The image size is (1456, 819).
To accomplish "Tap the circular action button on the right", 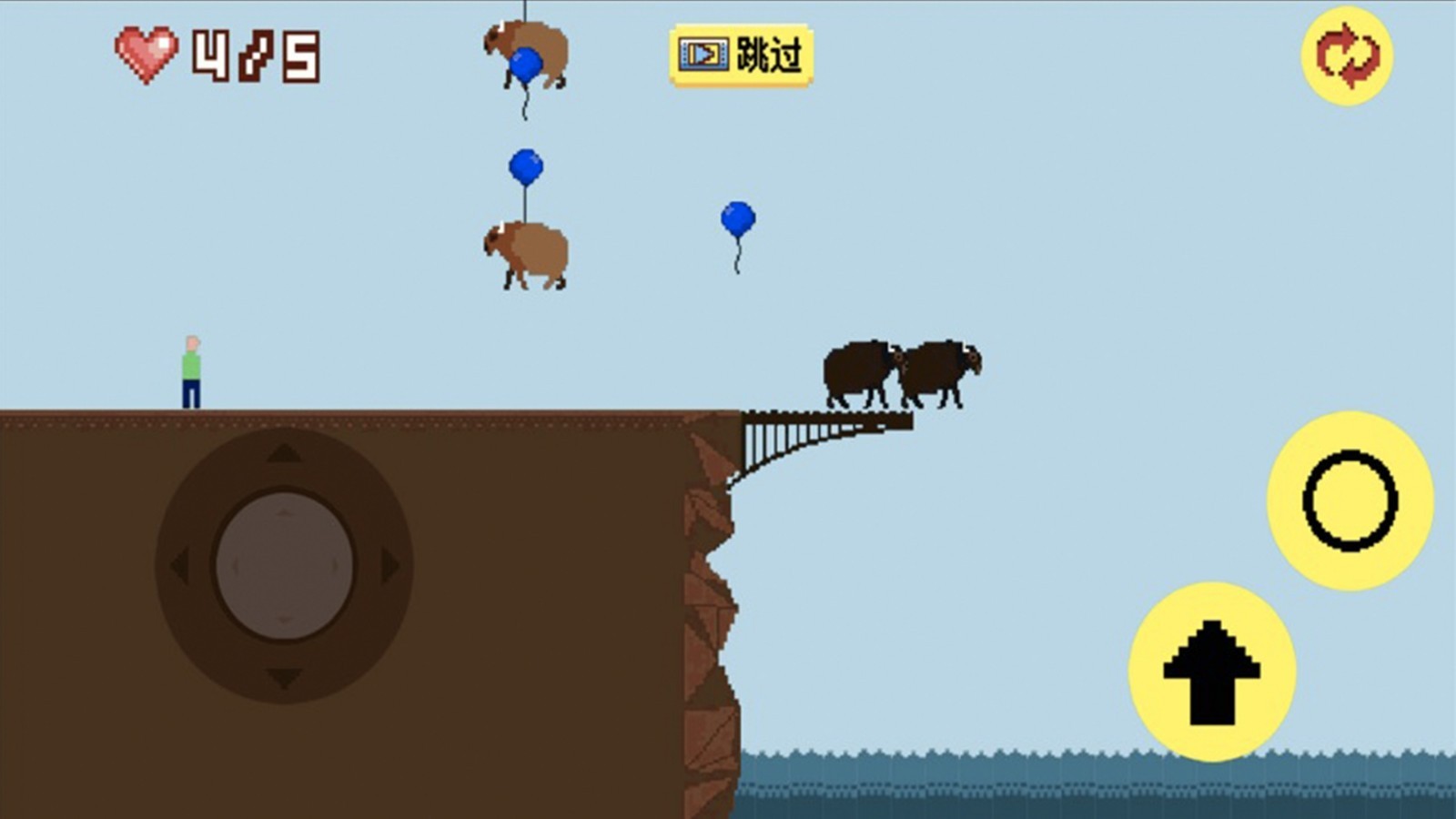I will pos(1351,499).
